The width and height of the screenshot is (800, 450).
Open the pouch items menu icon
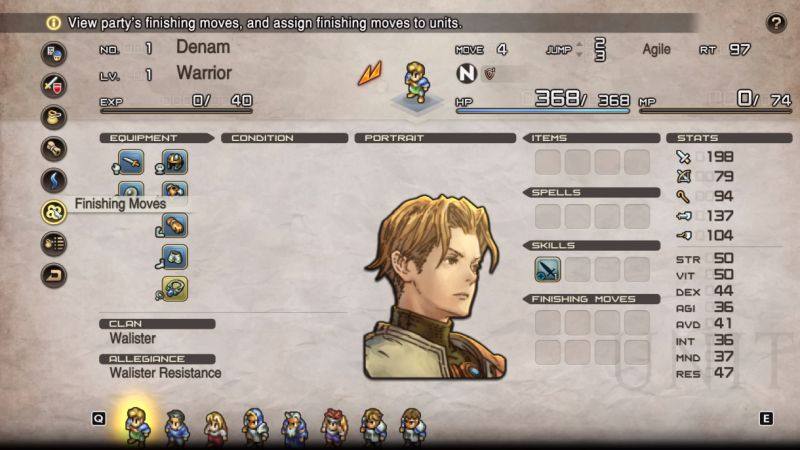53,116
